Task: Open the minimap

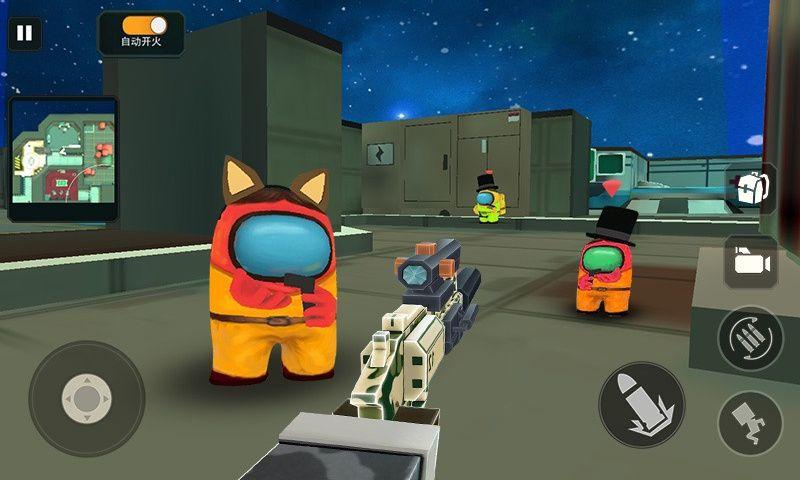Action: (63, 158)
